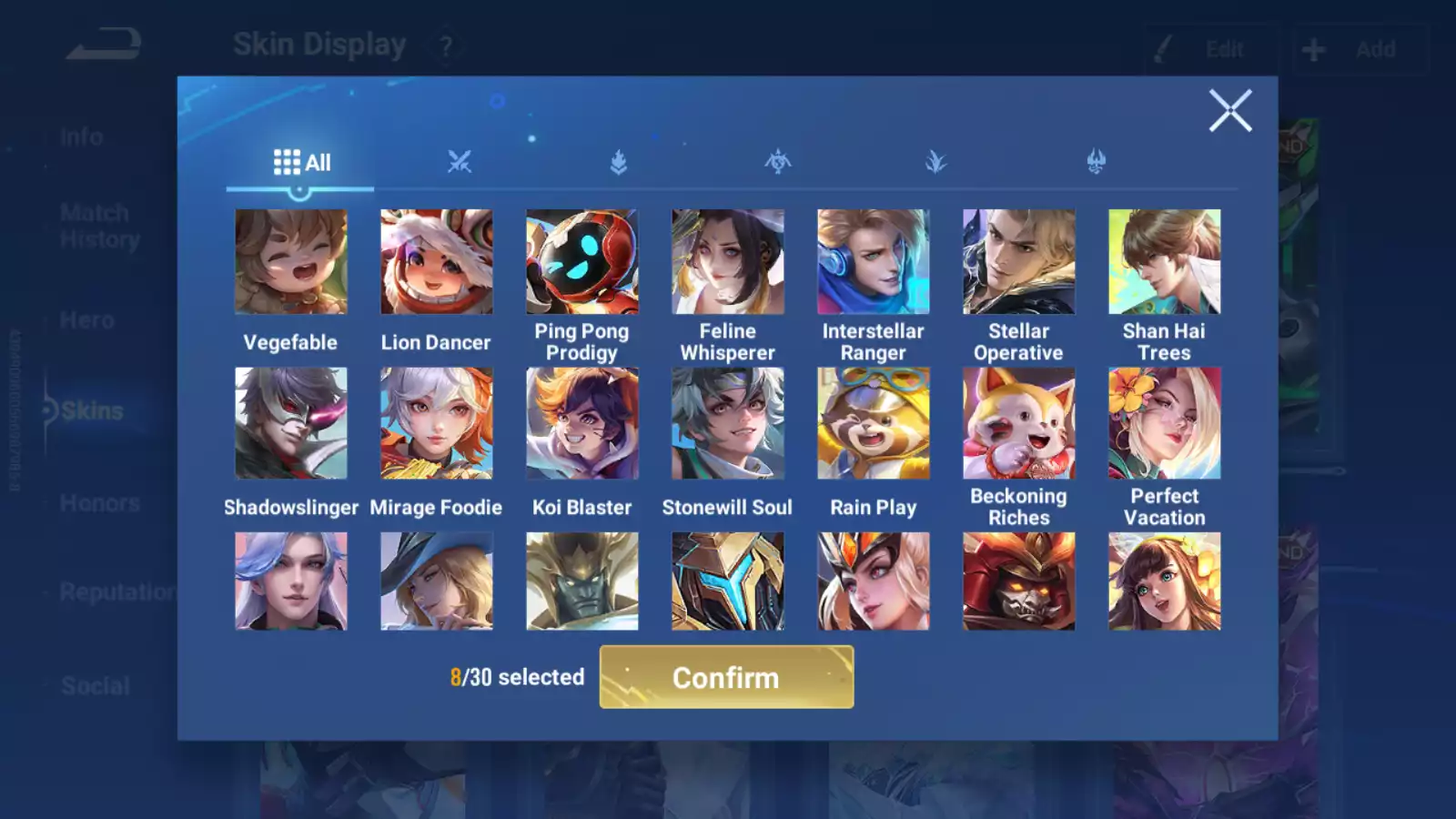The image size is (1456, 819).
Task: Choose the Stonewill Soul skin
Action: click(x=728, y=422)
